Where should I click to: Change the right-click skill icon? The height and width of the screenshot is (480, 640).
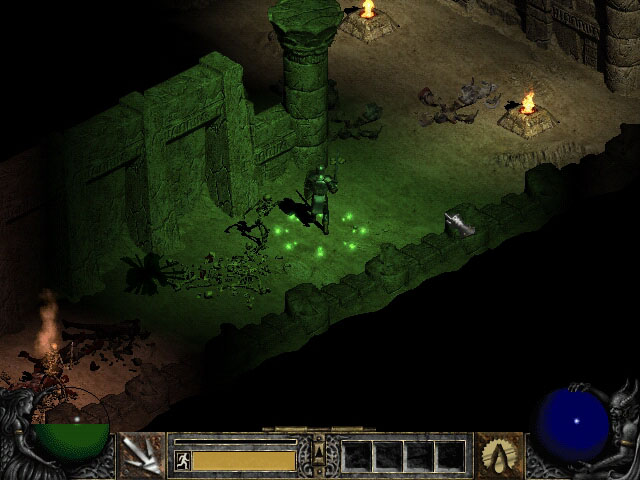499,455
